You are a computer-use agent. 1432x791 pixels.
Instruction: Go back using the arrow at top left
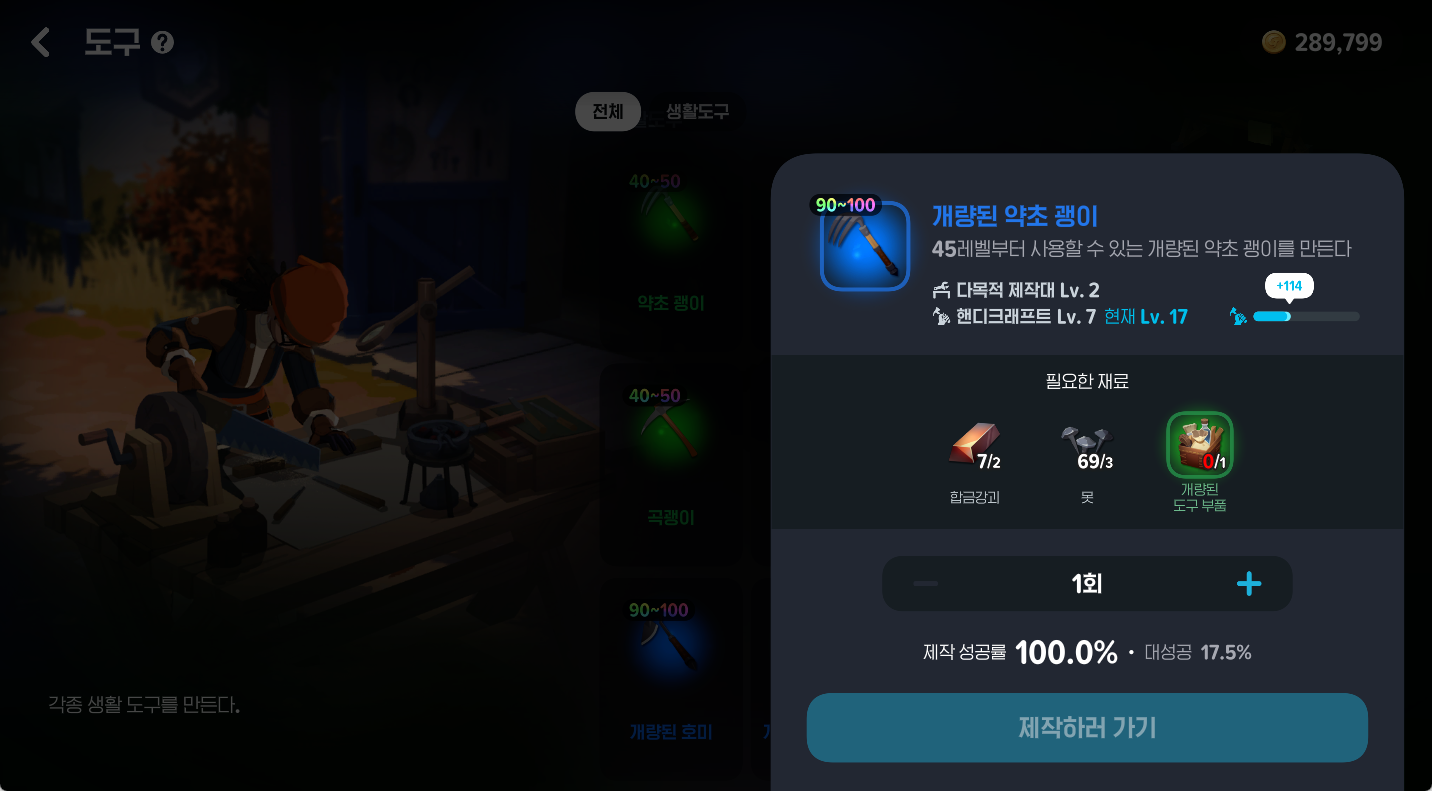pyautogui.click(x=40, y=42)
